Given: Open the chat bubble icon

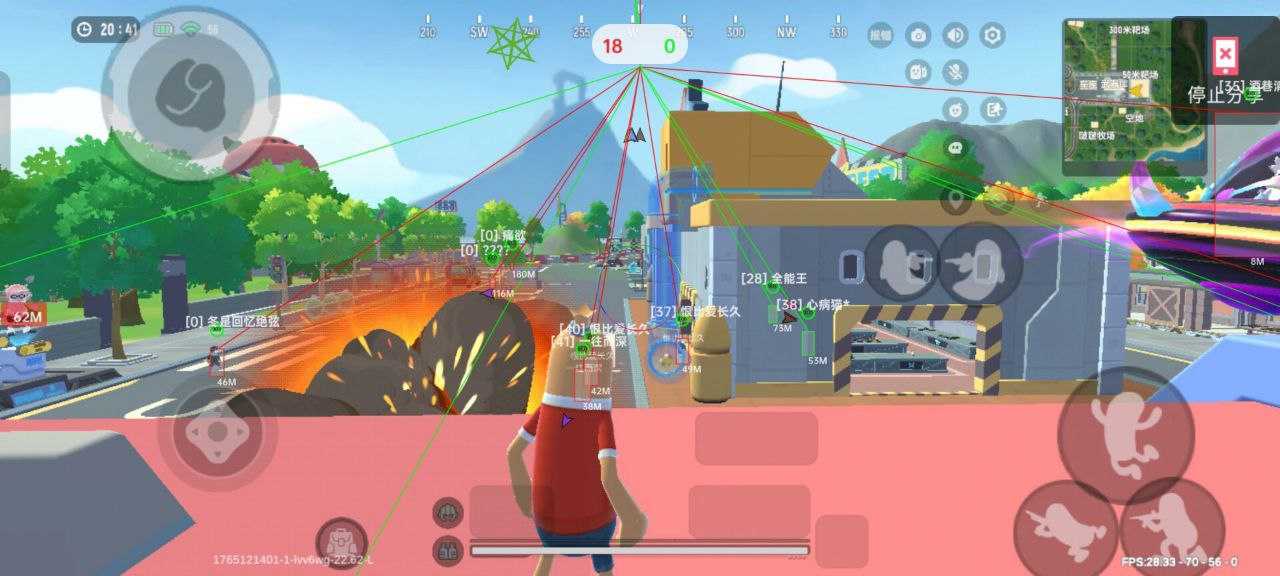Looking at the screenshot, I should click(956, 146).
